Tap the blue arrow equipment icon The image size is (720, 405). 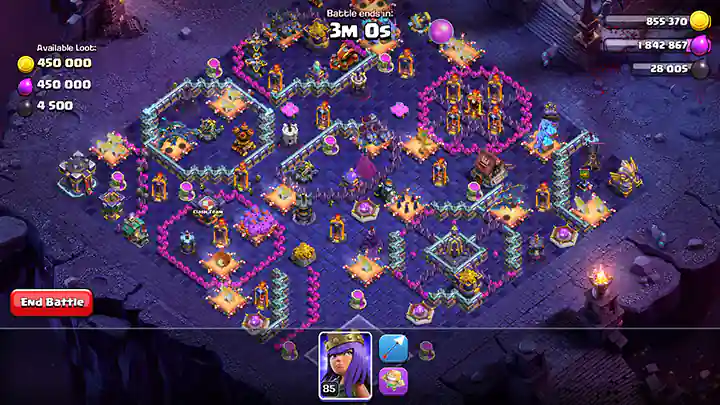[x=393, y=349]
